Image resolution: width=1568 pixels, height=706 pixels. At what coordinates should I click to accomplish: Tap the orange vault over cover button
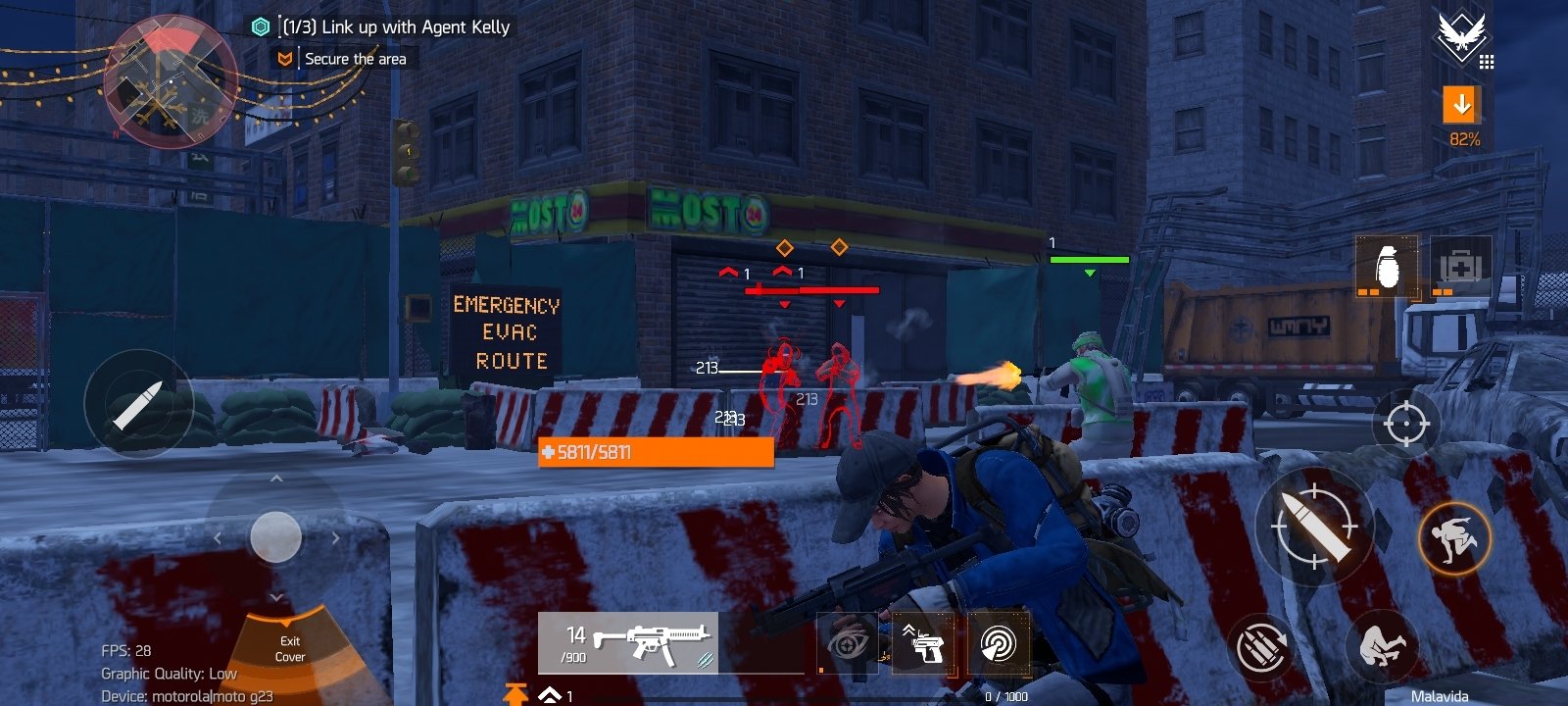pyautogui.click(x=1454, y=537)
